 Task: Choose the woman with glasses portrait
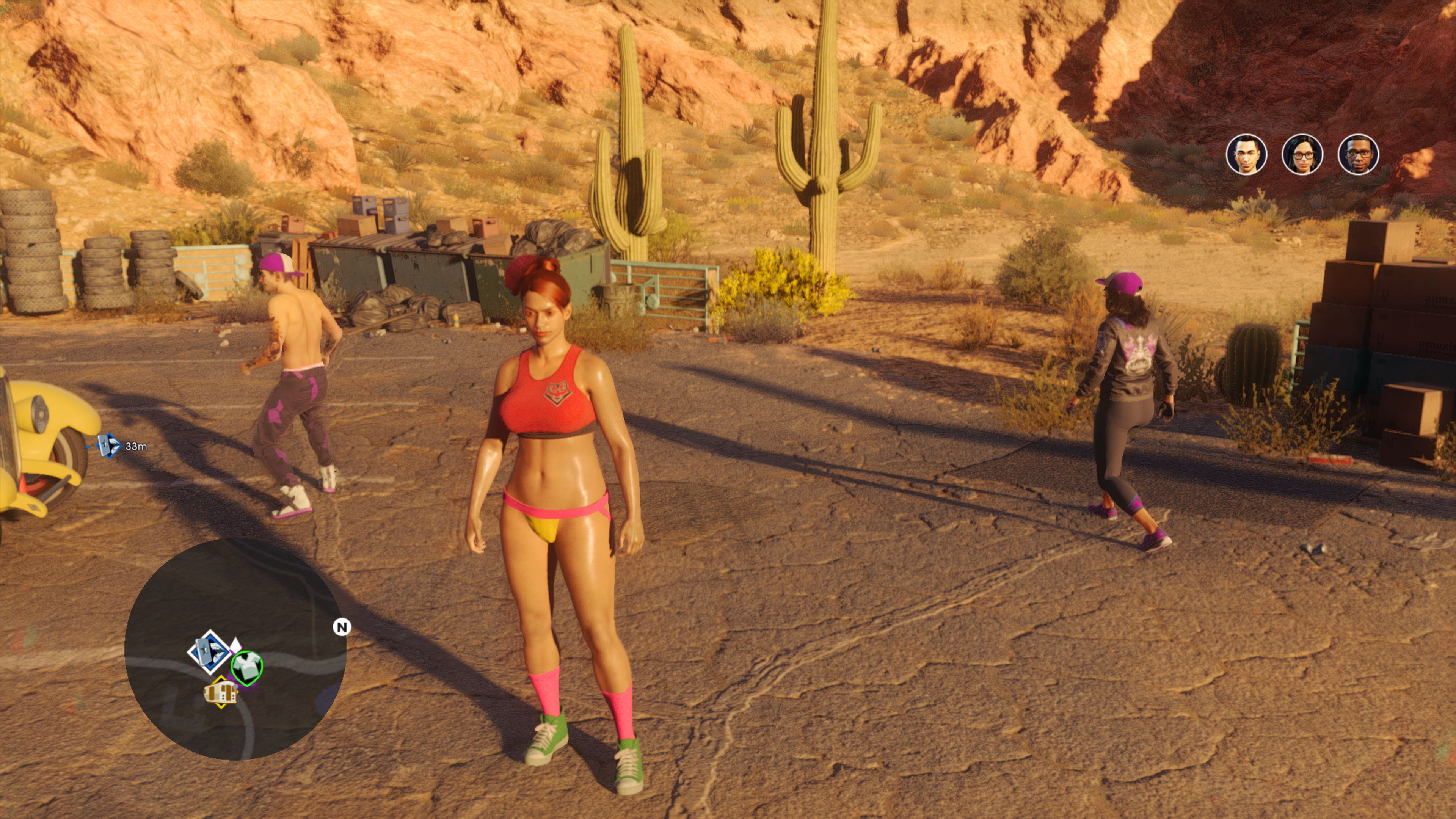point(1302,154)
